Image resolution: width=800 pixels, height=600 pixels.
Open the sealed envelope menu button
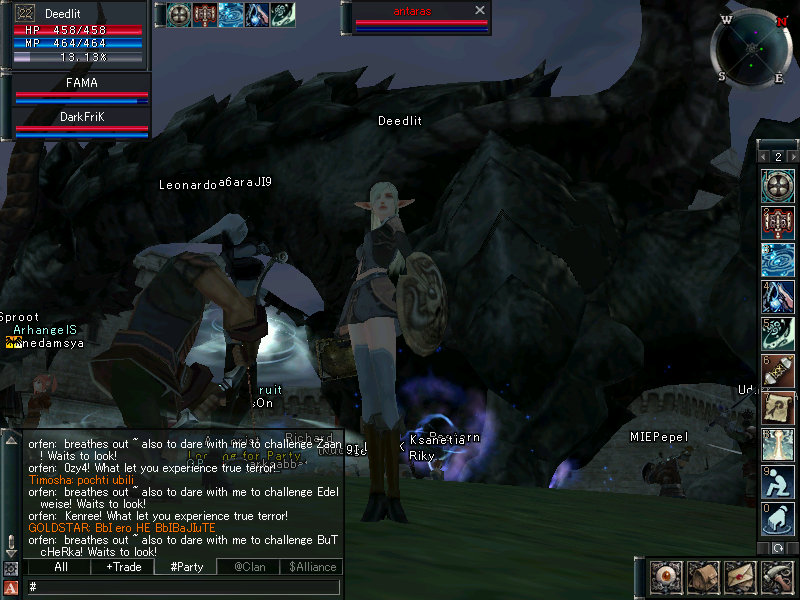[x=739, y=577]
